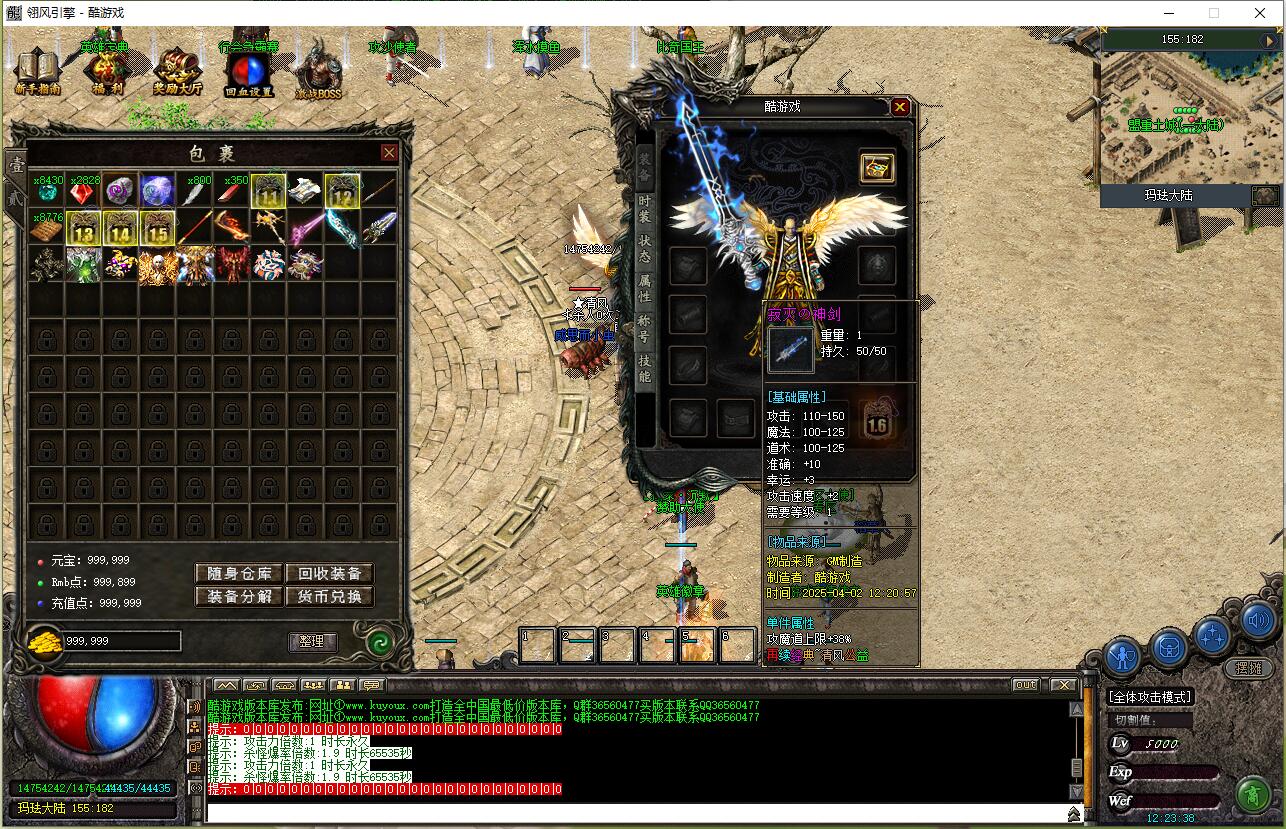This screenshot has width=1286, height=829.
Task: Open the 奖励大厅 reward hall
Action: [177, 70]
